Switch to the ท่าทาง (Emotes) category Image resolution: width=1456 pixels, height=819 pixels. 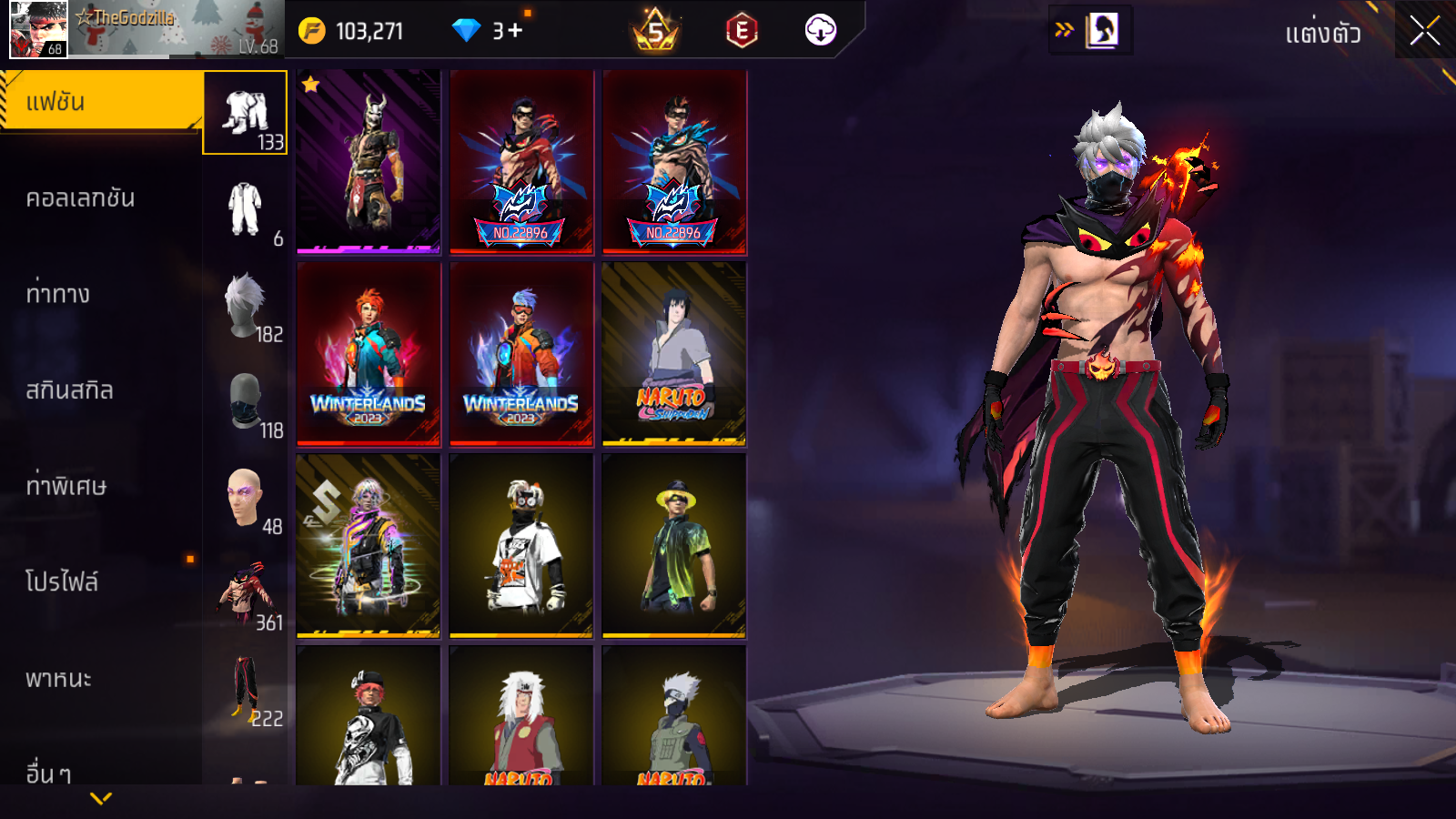click(58, 294)
